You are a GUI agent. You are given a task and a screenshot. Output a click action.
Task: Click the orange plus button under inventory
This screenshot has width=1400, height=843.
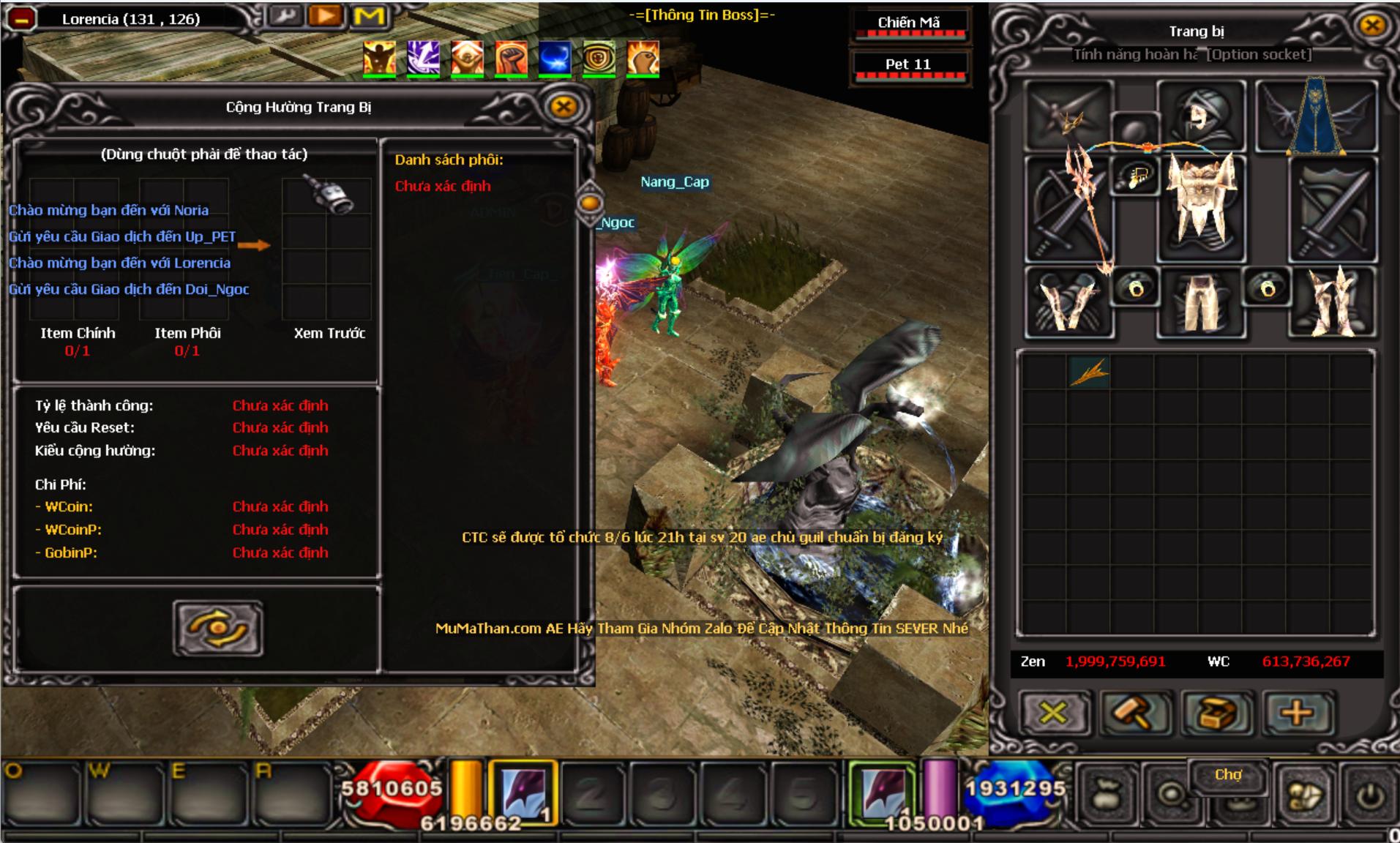point(1296,712)
